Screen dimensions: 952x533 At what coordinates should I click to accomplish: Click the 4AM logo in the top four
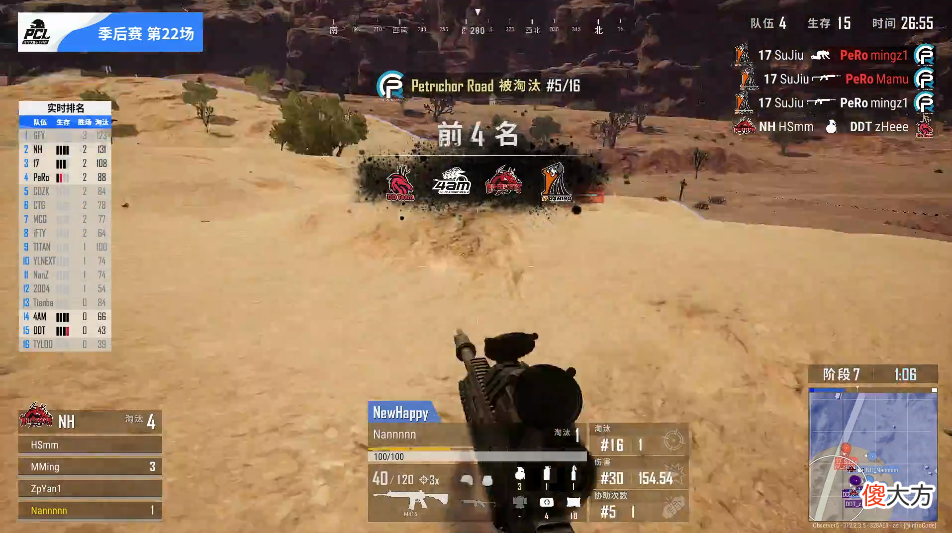point(451,182)
